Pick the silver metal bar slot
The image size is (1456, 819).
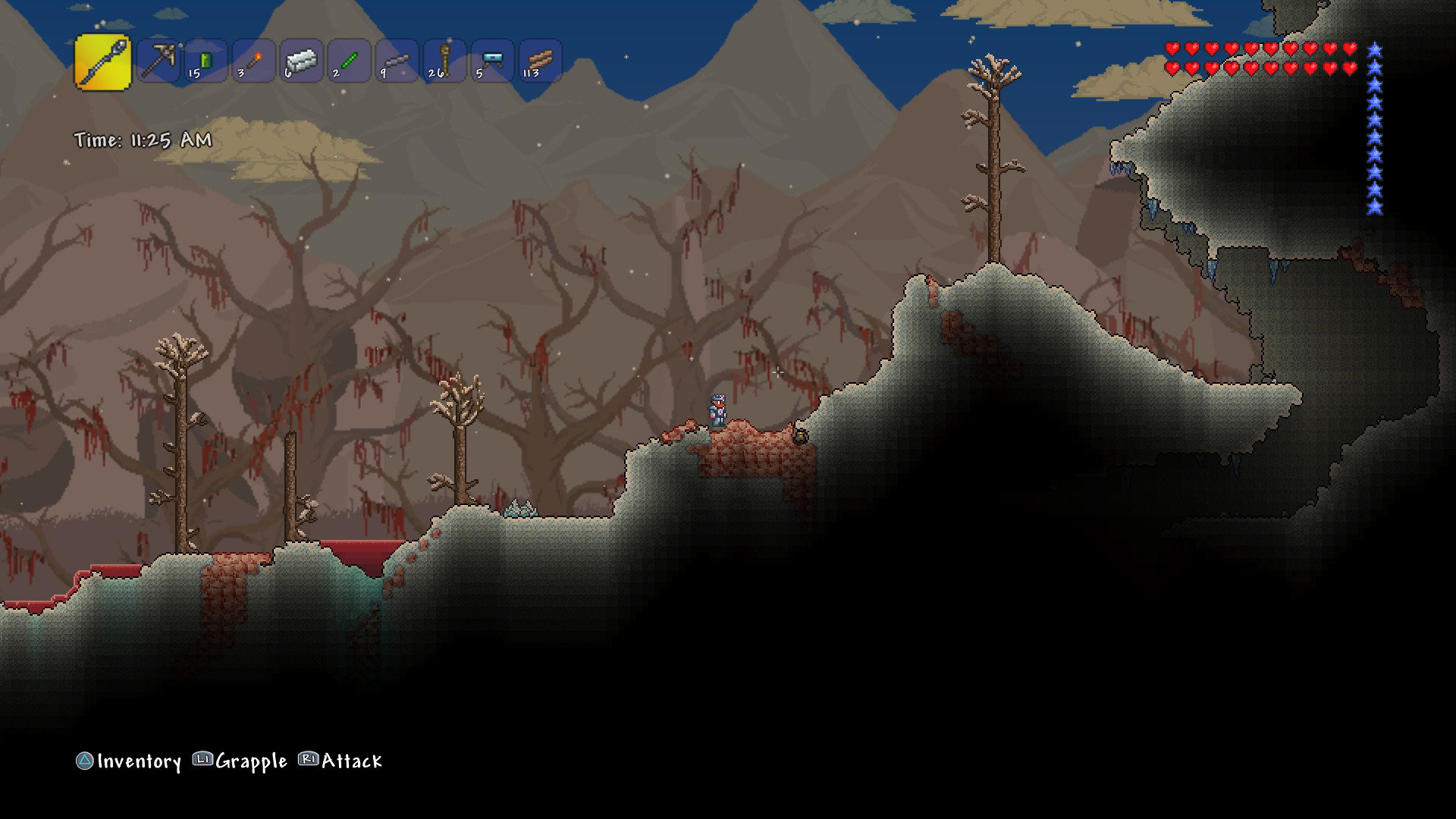point(302,61)
